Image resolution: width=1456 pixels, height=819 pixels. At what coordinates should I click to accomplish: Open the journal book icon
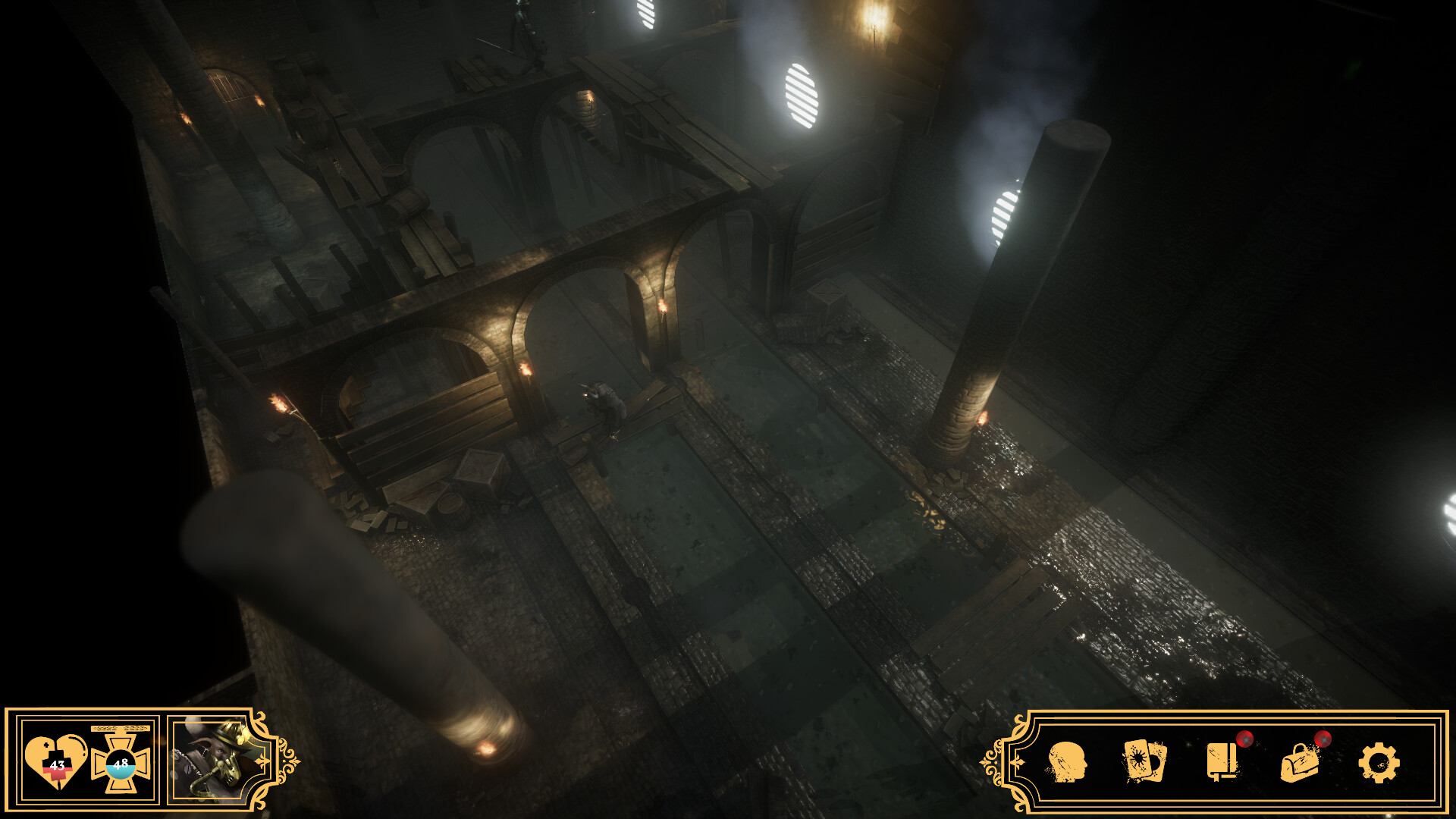point(1222,761)
